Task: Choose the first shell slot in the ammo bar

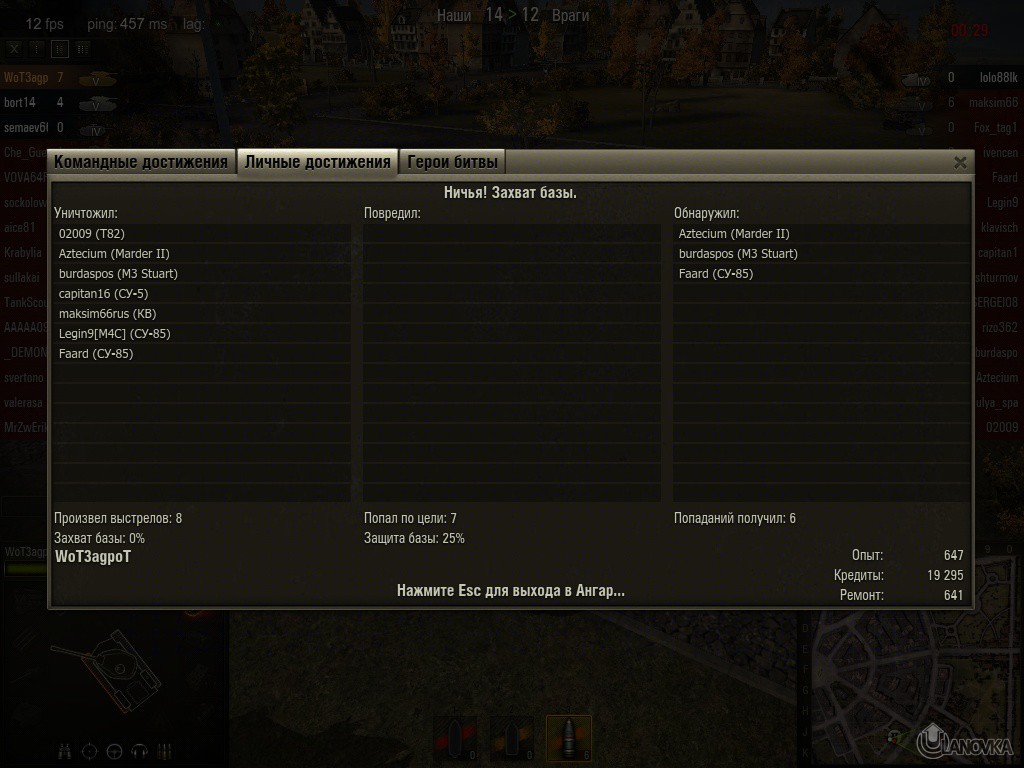Action: click(x=456, y=740)
